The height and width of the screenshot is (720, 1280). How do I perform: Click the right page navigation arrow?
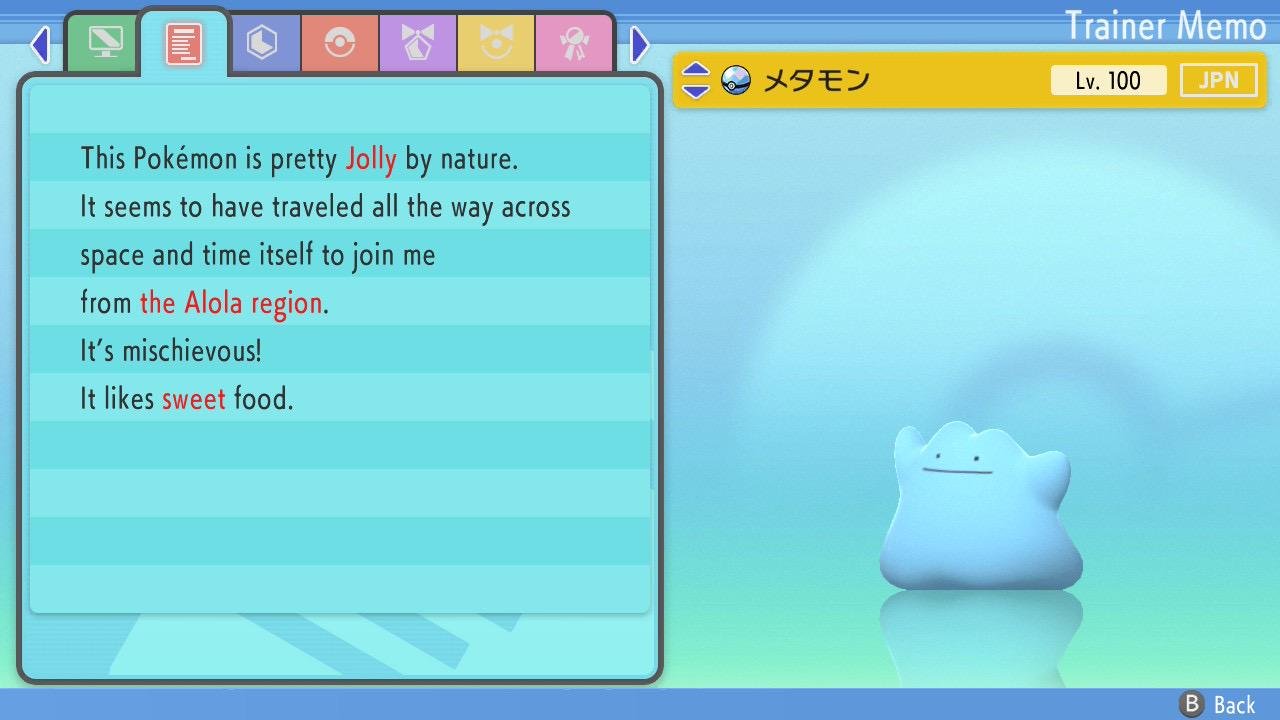coord(639,44)
